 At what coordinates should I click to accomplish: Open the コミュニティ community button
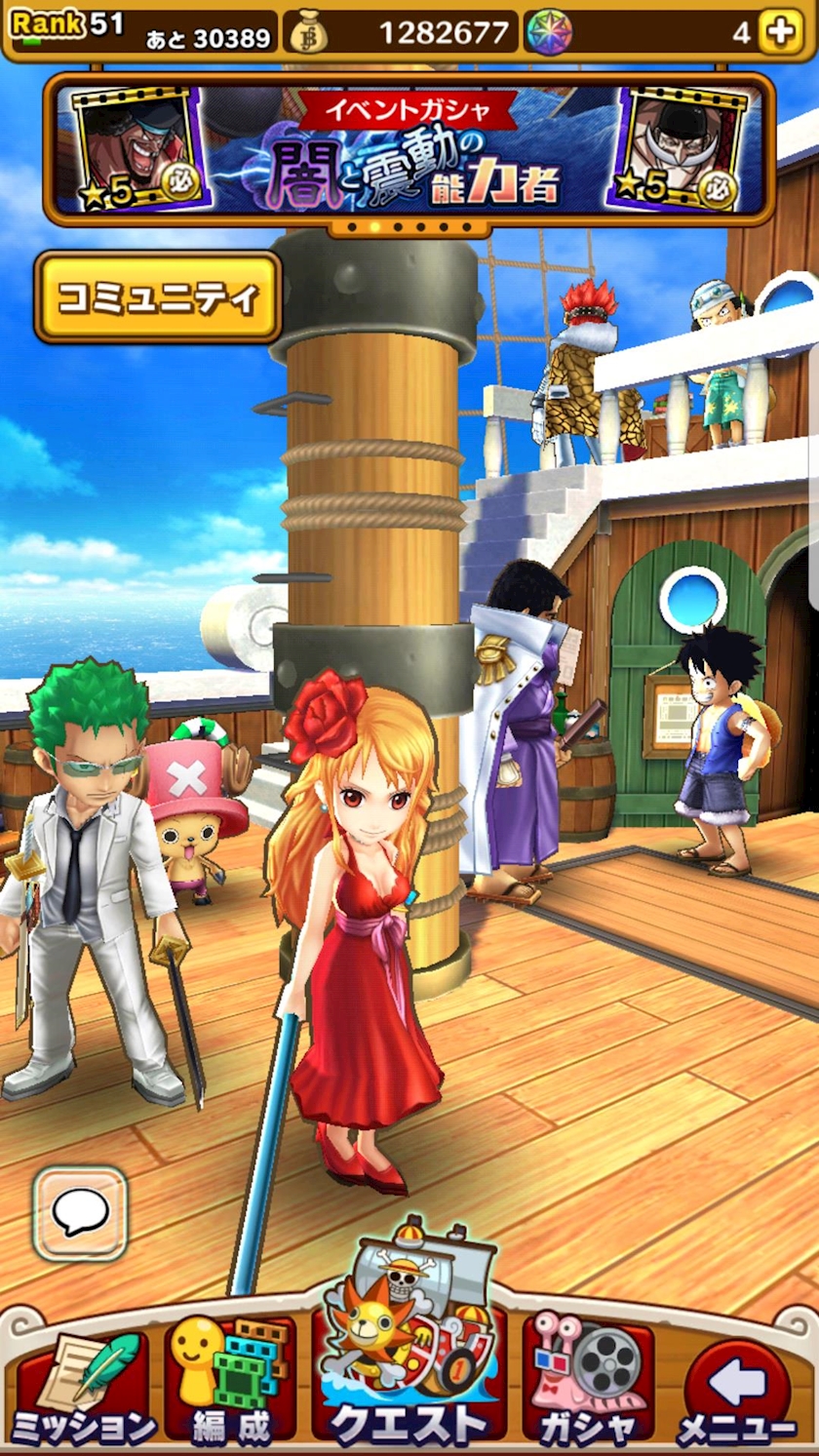[x=158, y=297]
